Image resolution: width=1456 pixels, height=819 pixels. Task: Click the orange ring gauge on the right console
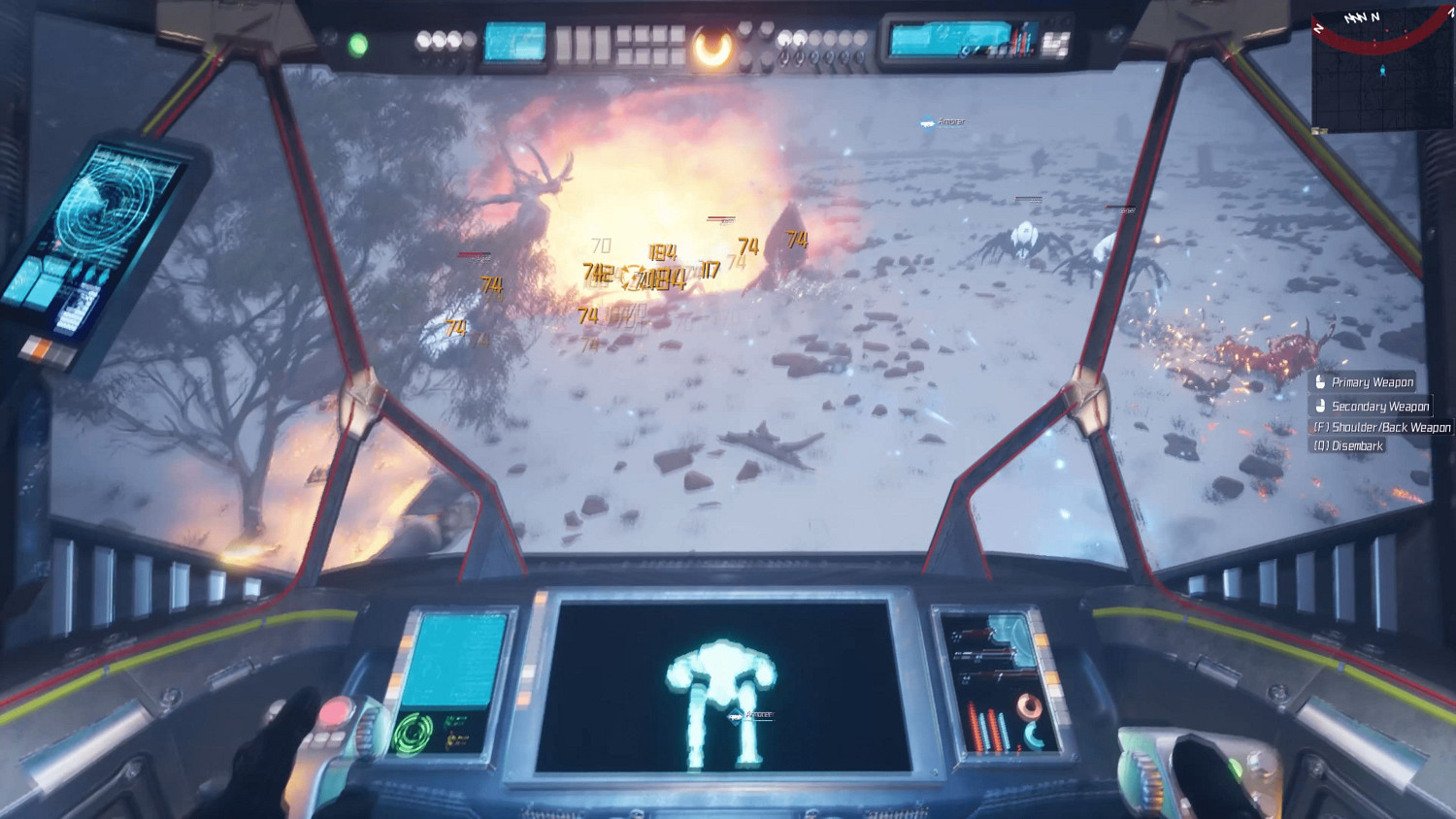[1029, 706]
